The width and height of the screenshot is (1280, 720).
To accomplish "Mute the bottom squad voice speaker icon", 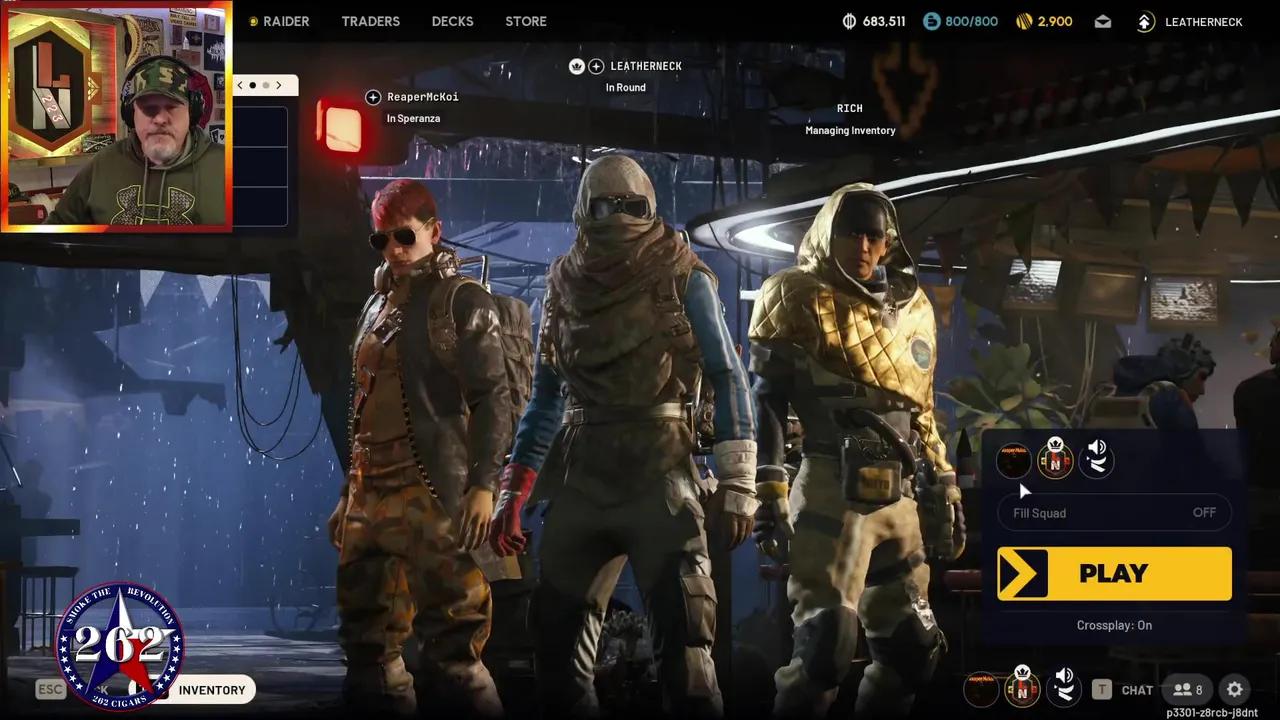I will tap(1063, 688).
